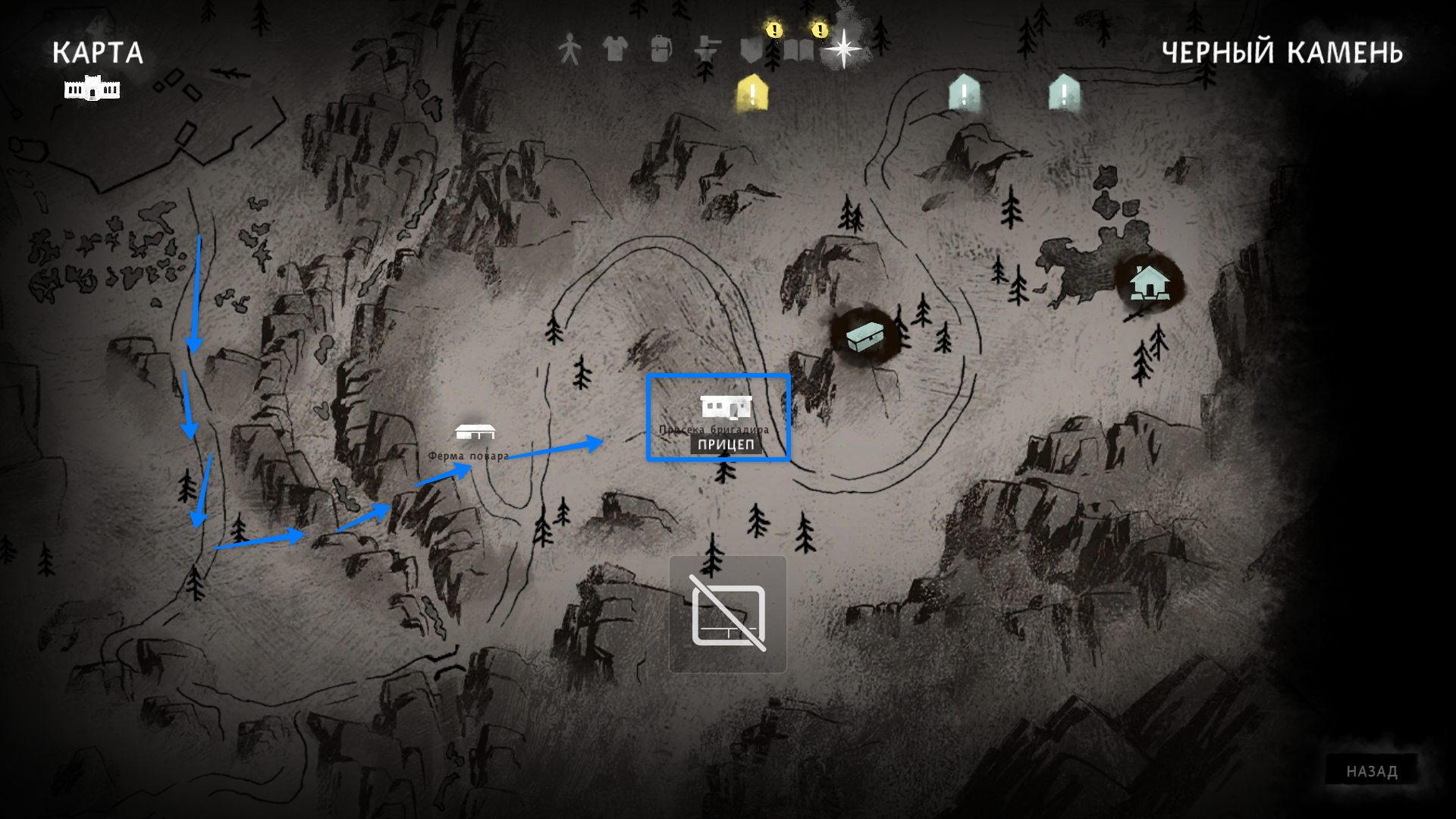
Task: Select the supply chest map marker
Action: pyautogui.click(x=865, y=334)
